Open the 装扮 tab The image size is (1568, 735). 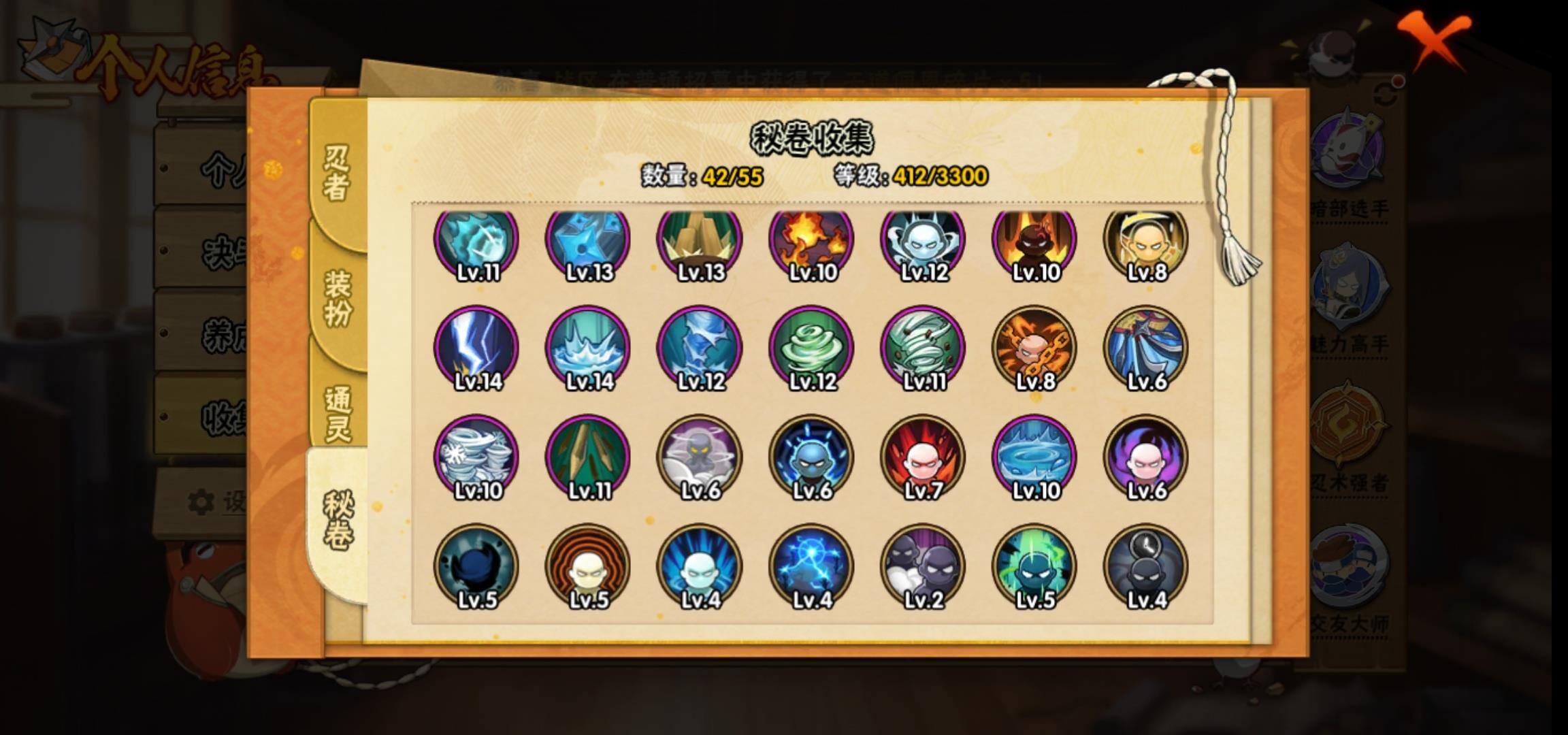(338, 298)
